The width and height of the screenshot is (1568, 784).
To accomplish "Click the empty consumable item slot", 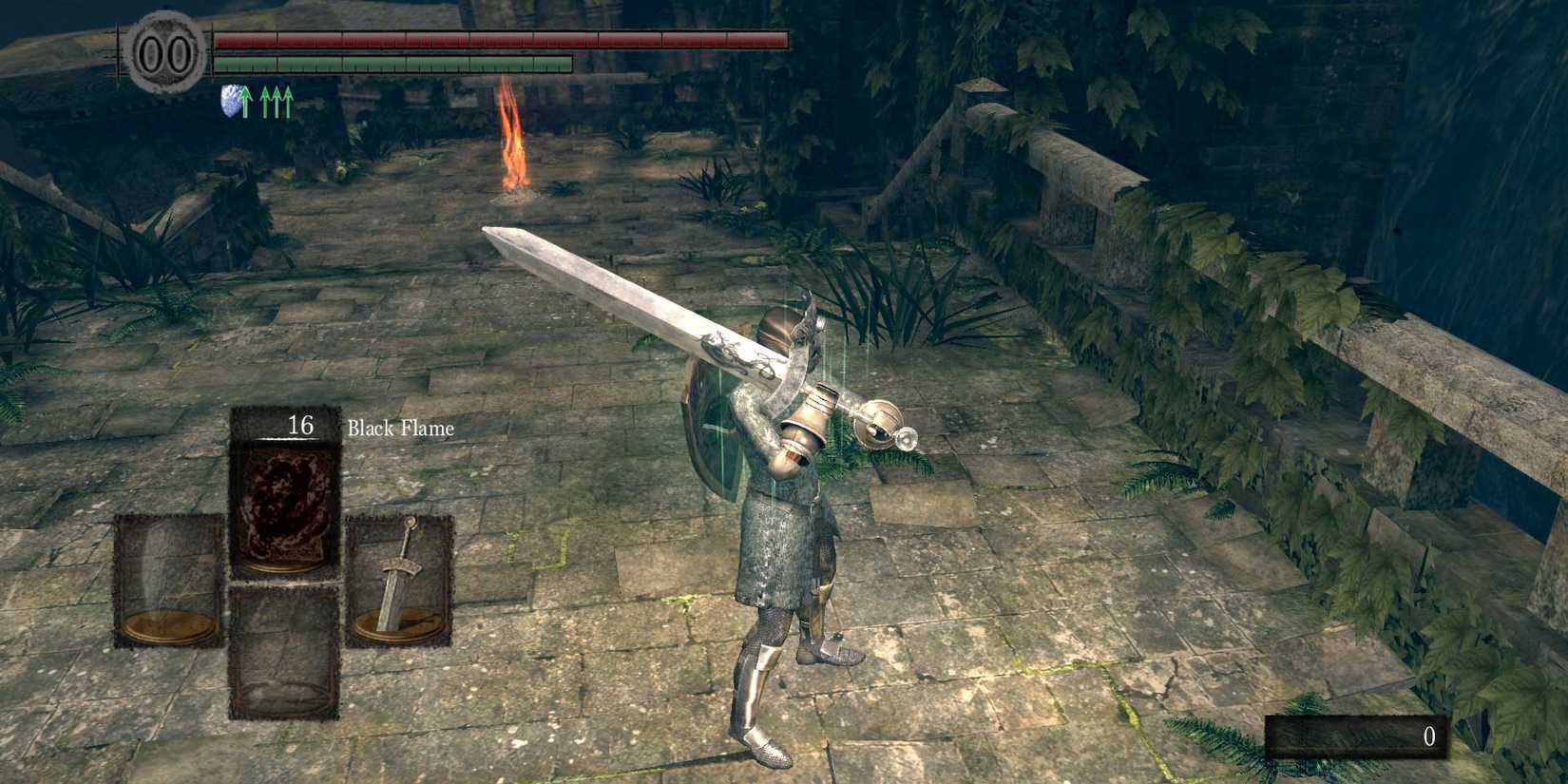I will (x=283, y=656).
